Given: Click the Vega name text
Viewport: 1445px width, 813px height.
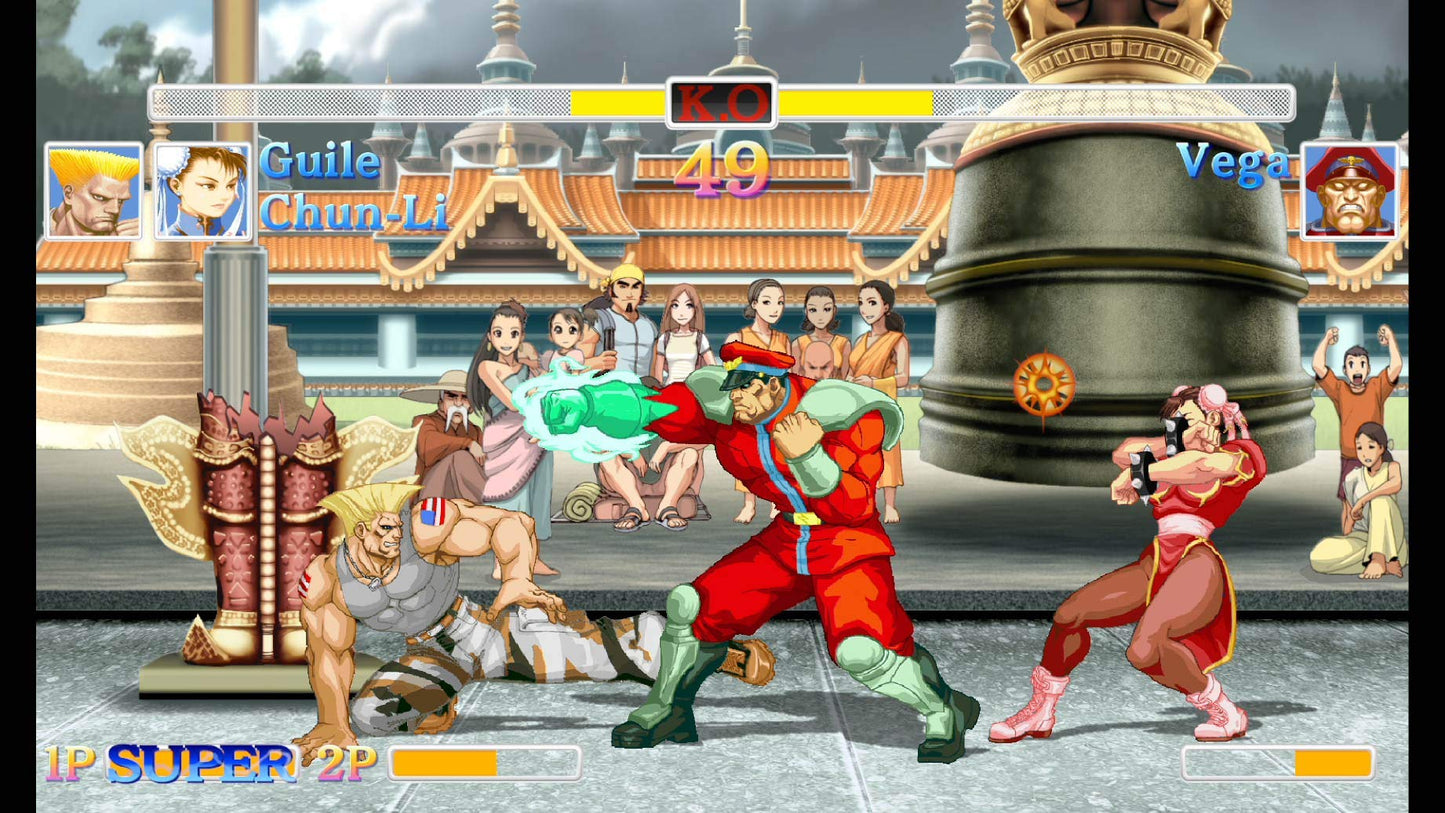Looking at the screenshot, I should 1232,162.
